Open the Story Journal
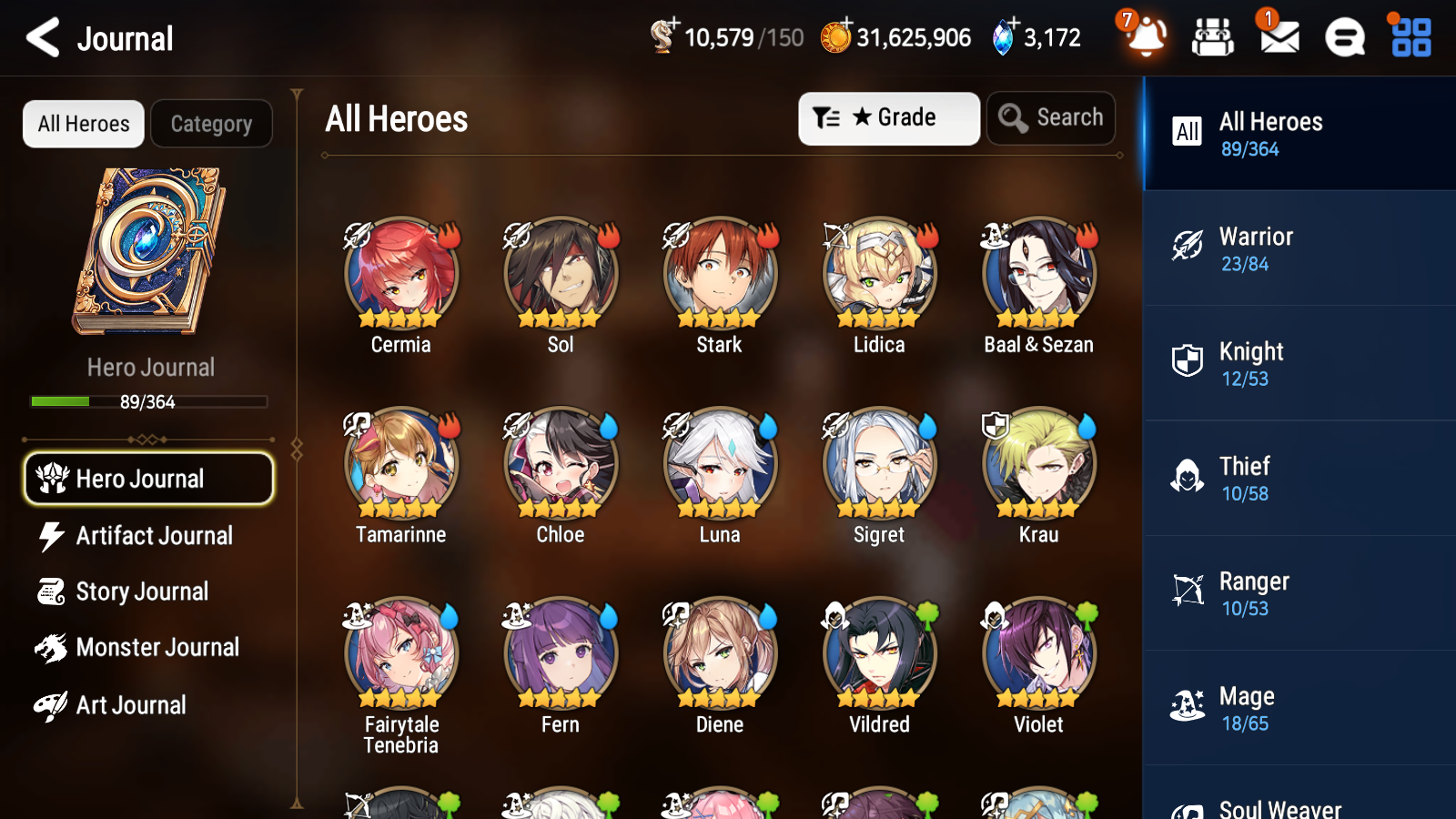The width and height of the screenshot is (1456, 819). coord(143,591)
